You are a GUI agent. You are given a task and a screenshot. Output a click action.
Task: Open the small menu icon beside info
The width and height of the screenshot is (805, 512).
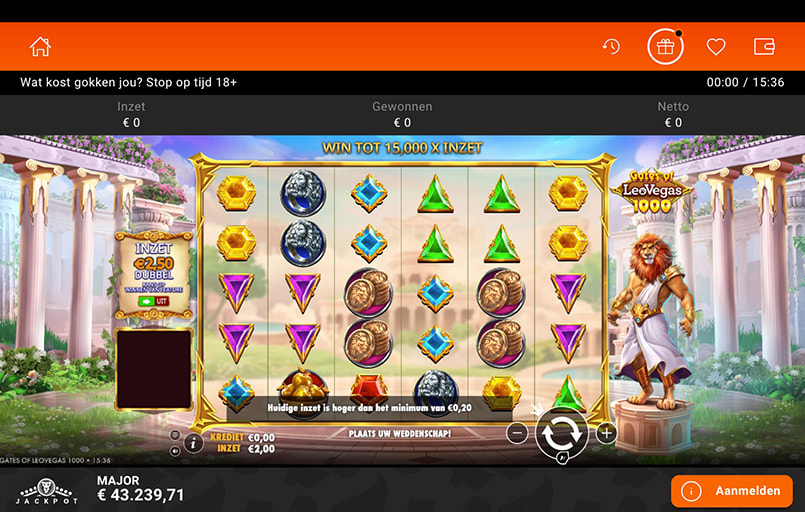point(175,435)
